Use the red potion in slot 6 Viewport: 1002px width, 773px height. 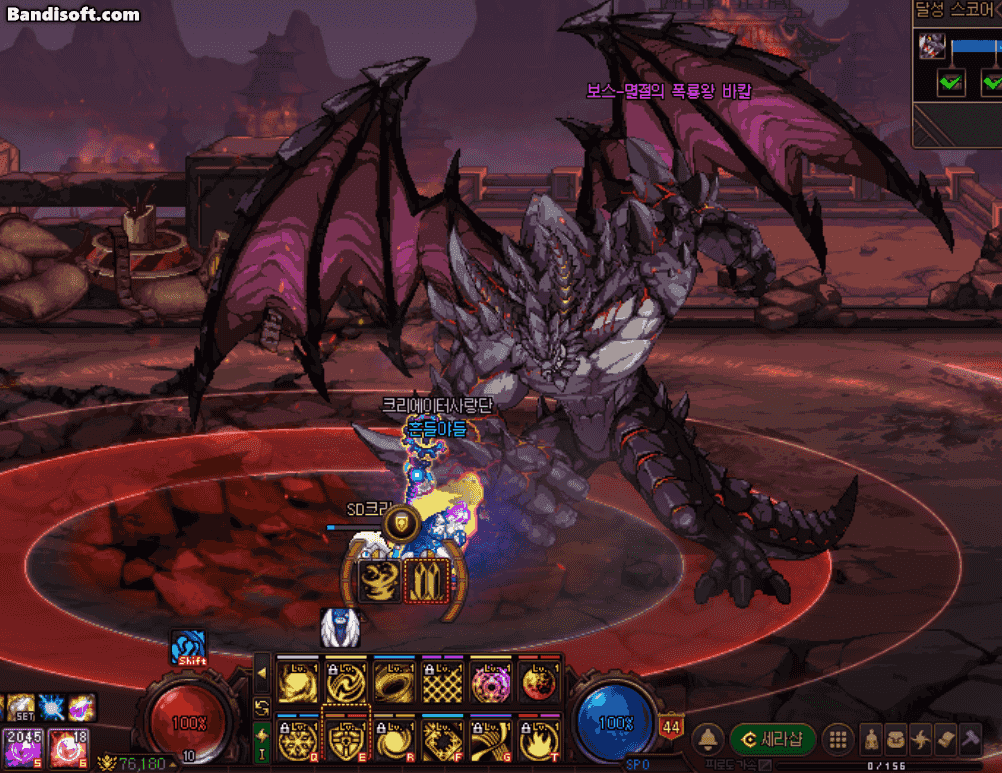[x=67, y=749]
